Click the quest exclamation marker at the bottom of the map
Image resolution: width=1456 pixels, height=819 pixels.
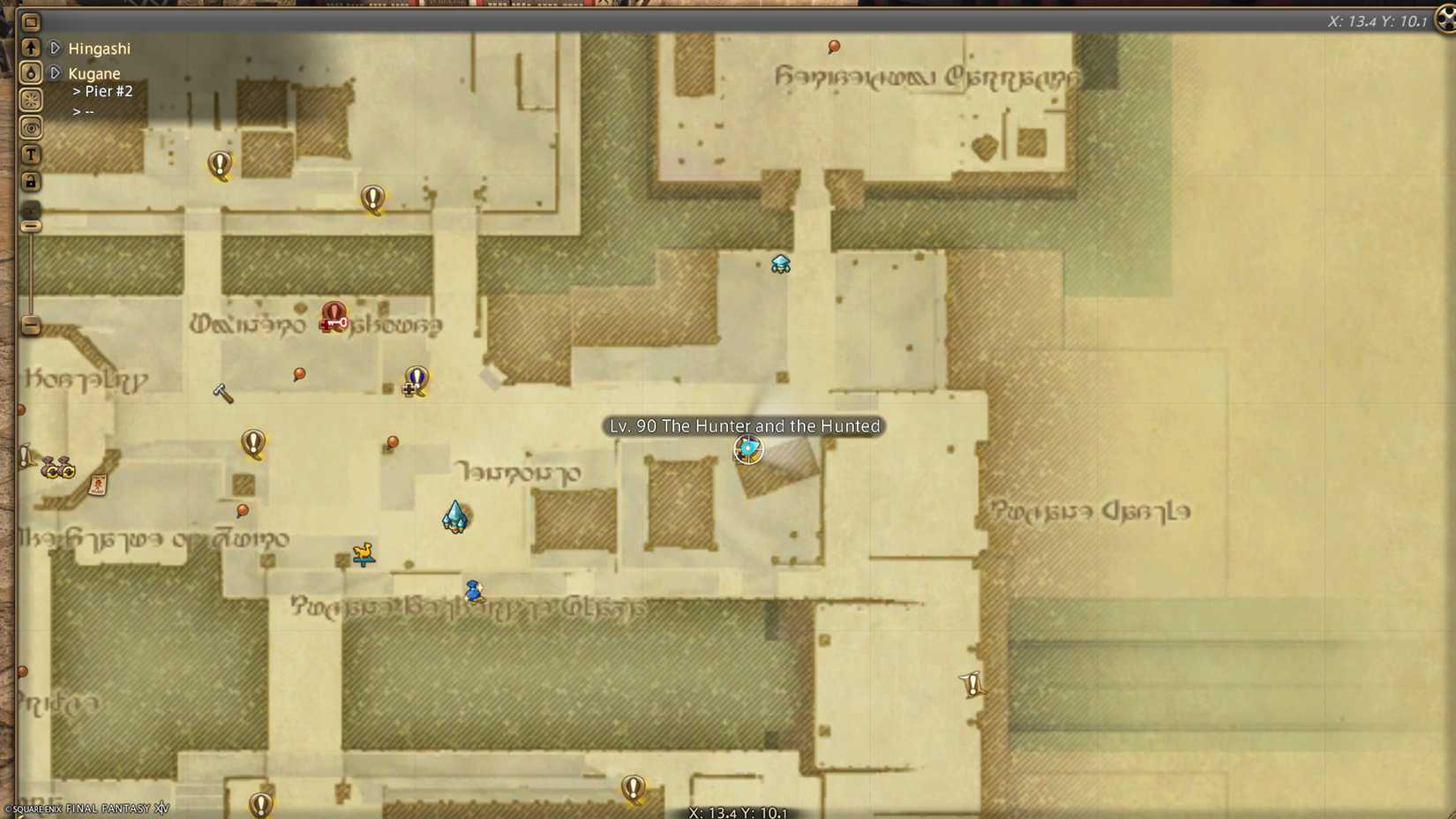click(x=632, y=788)
